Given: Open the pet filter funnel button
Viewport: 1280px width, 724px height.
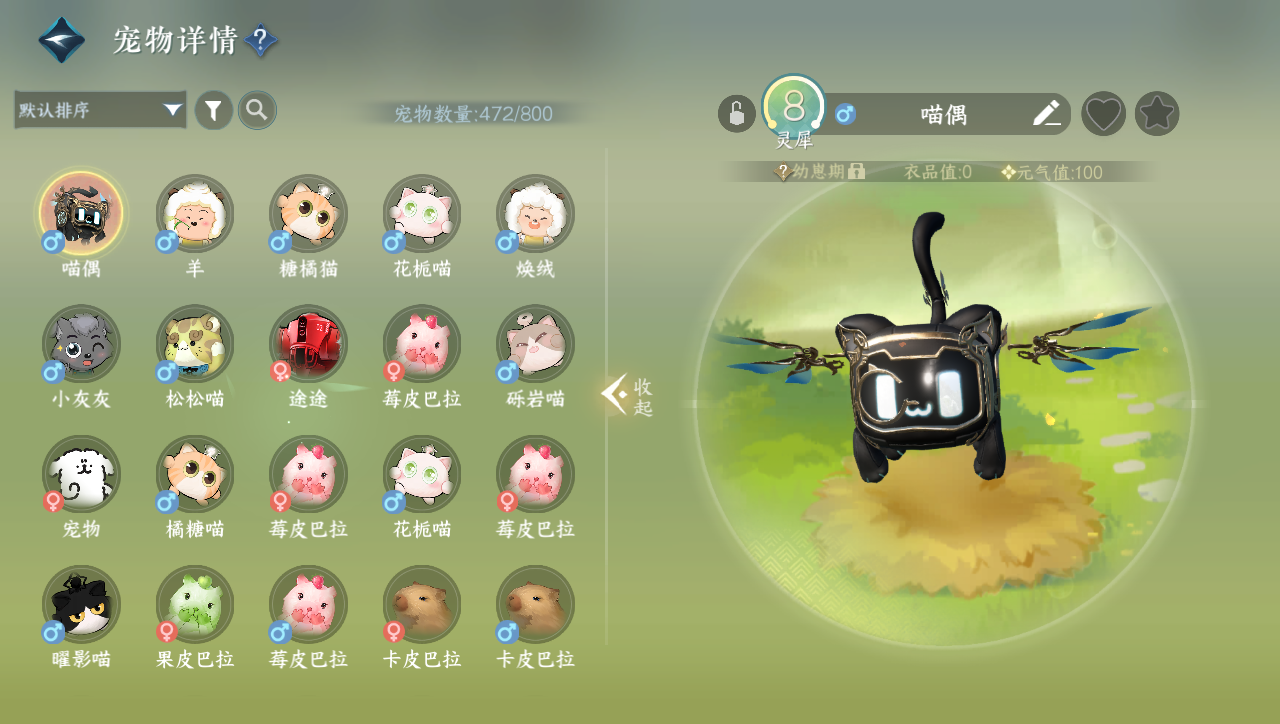Looking at the screenshot, I should click(213, 110).
